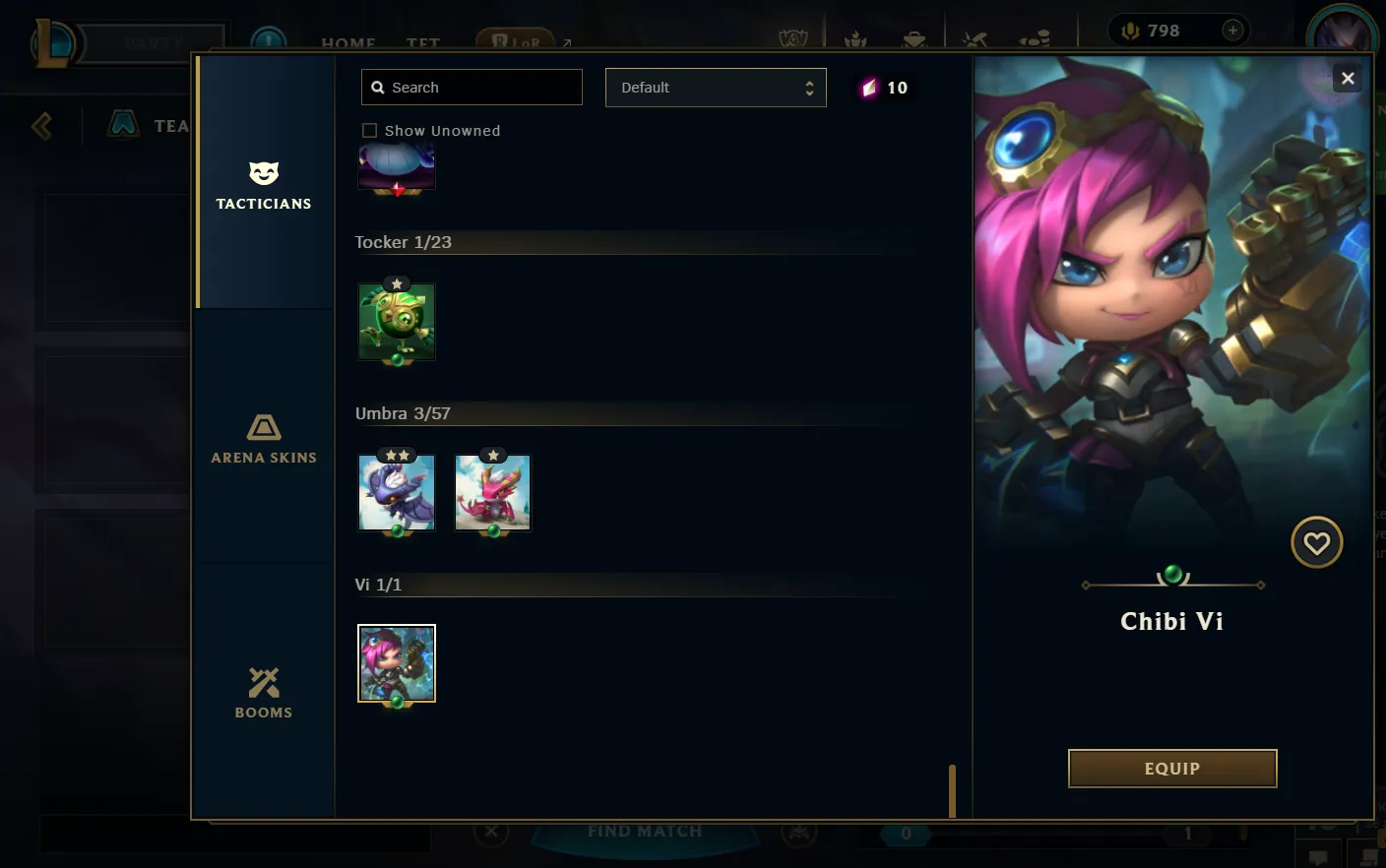Click the esports trophy icon in navbar

click(x=793, y=37)
